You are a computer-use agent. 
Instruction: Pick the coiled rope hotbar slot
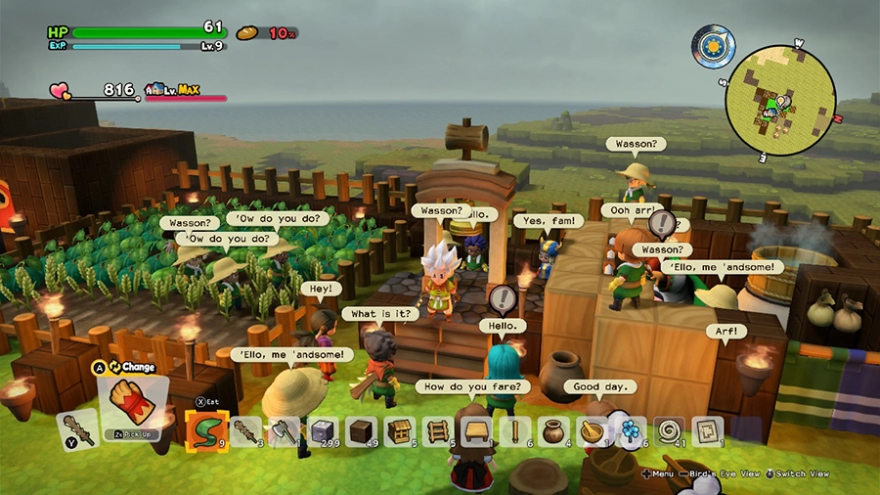click(x=669, y=431)
